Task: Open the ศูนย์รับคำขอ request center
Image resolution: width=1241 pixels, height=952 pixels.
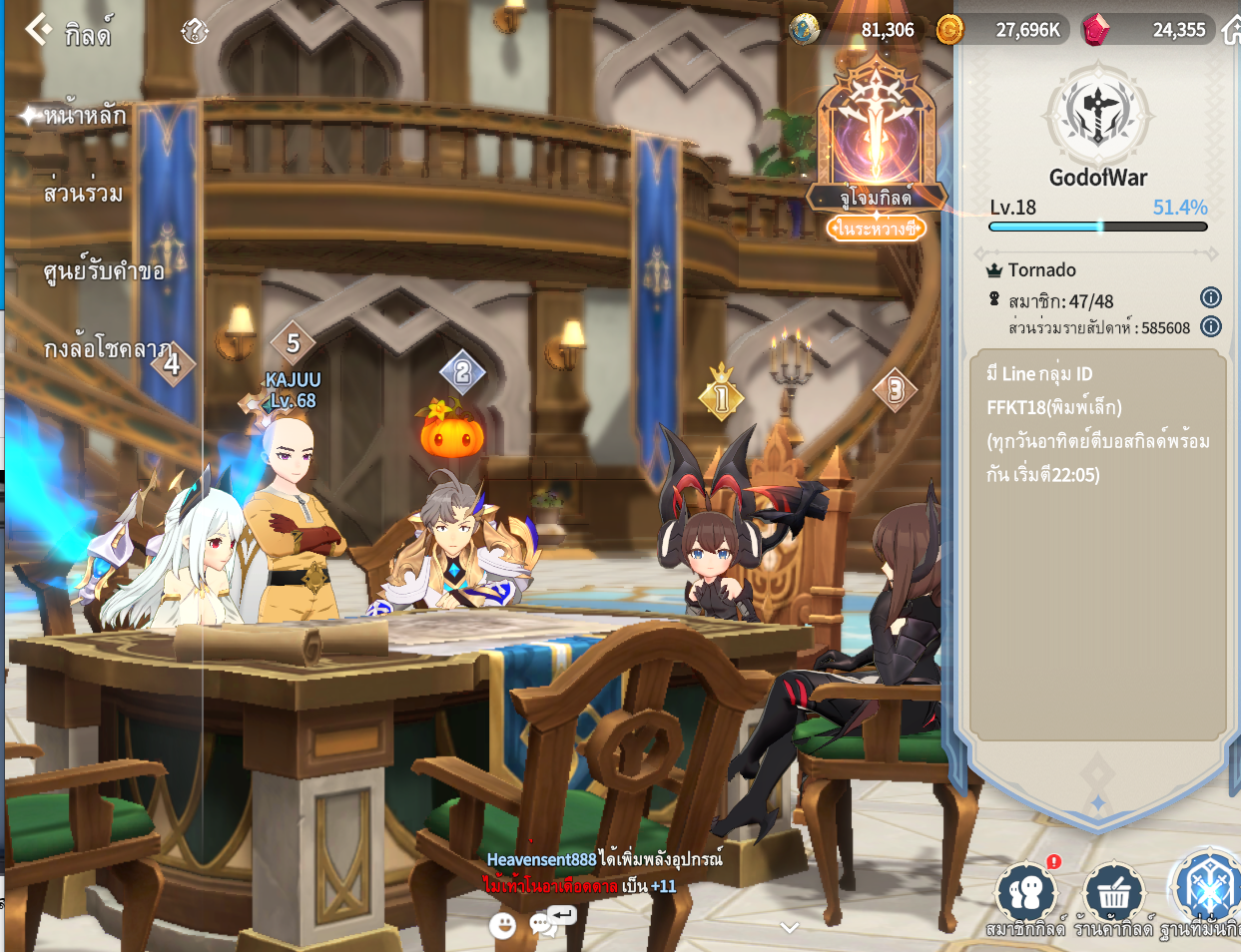Action: (x=103, y=270)
